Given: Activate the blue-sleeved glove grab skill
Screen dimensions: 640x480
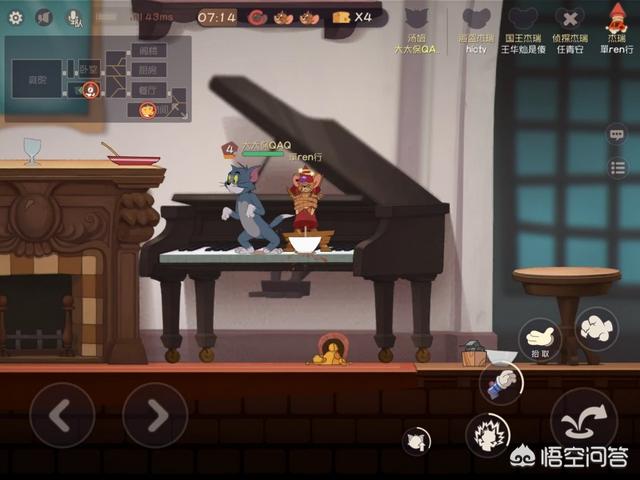Looking at the screenshot, I should click(x=502, y=382).
